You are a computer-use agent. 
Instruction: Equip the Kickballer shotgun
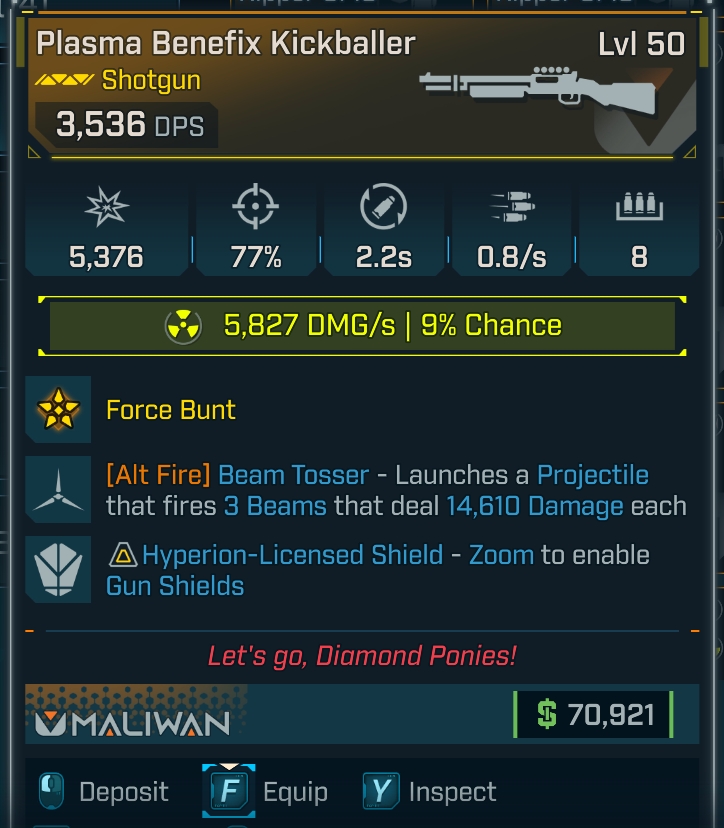point(266,792)
